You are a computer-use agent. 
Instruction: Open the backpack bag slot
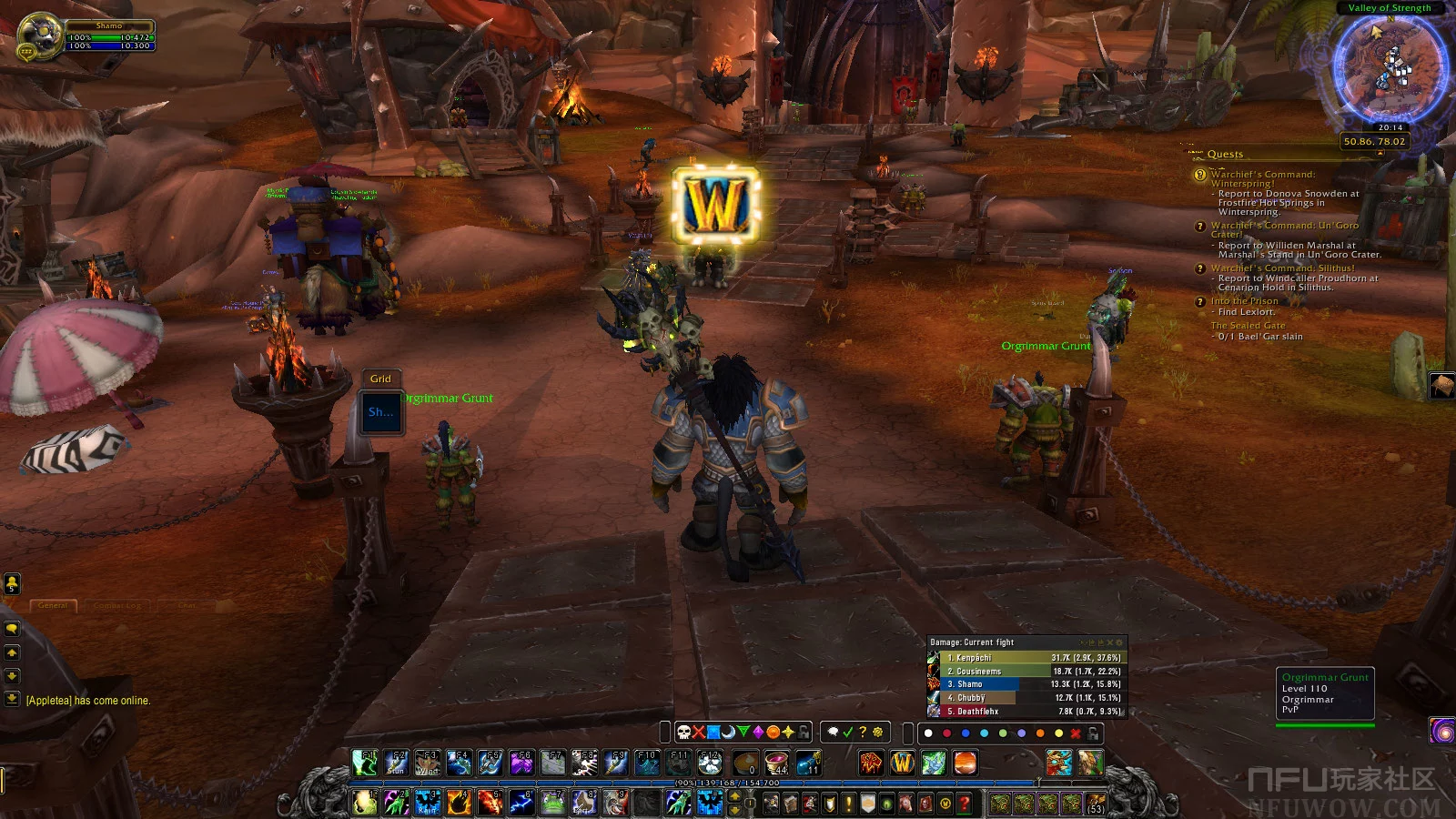[1095, 804]
